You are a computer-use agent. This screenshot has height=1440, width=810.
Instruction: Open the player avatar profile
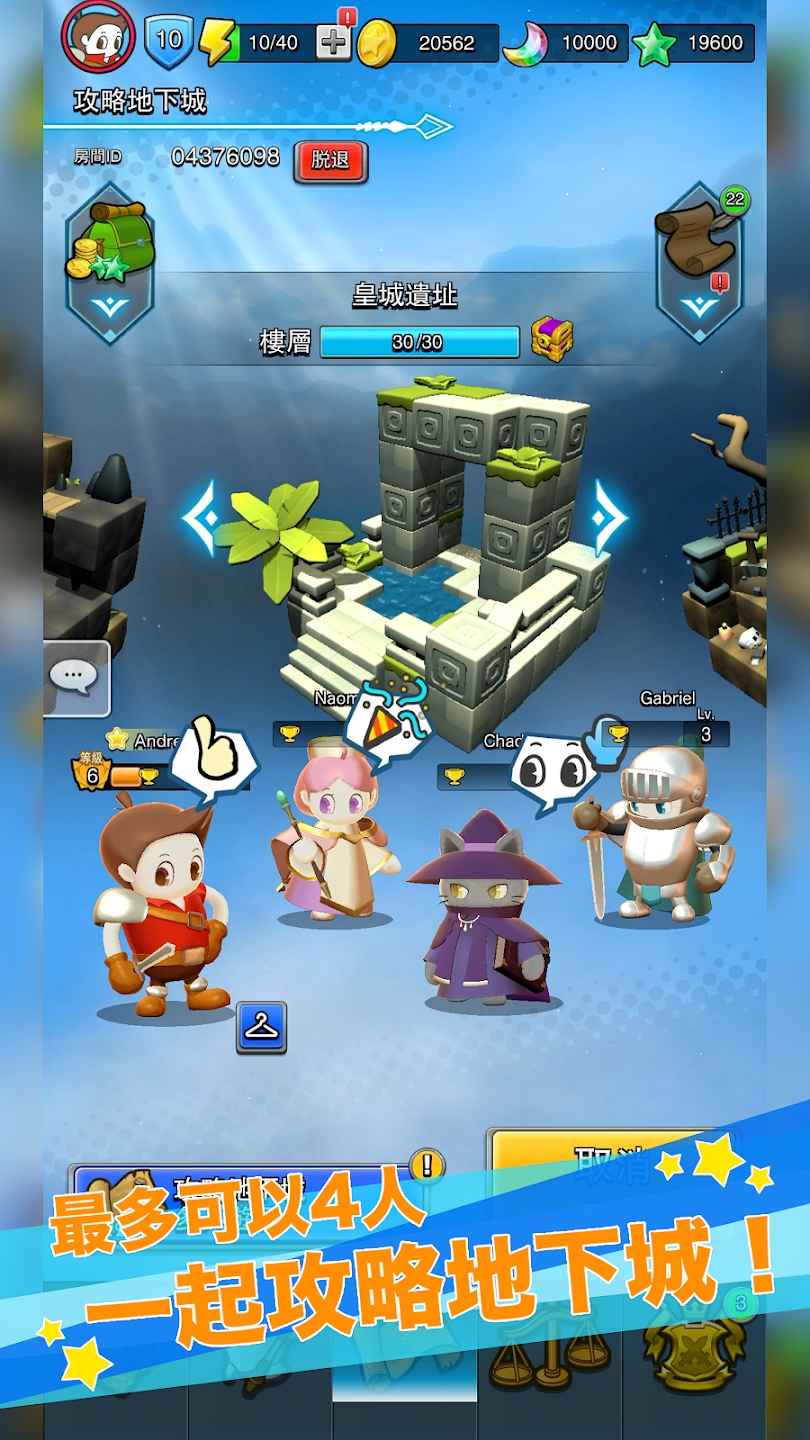[x=98, y=36]
